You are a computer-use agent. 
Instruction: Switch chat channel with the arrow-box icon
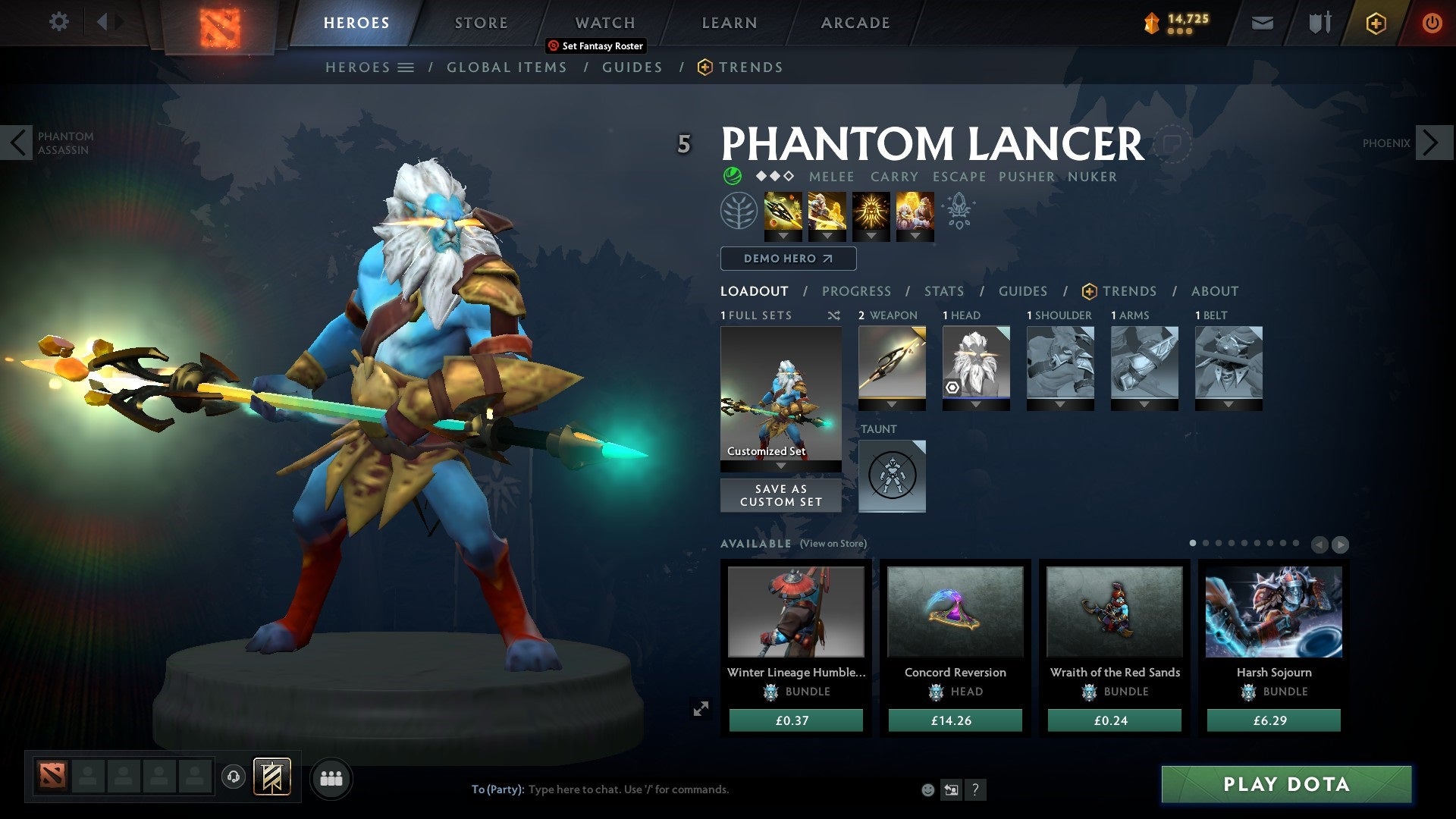952,789
